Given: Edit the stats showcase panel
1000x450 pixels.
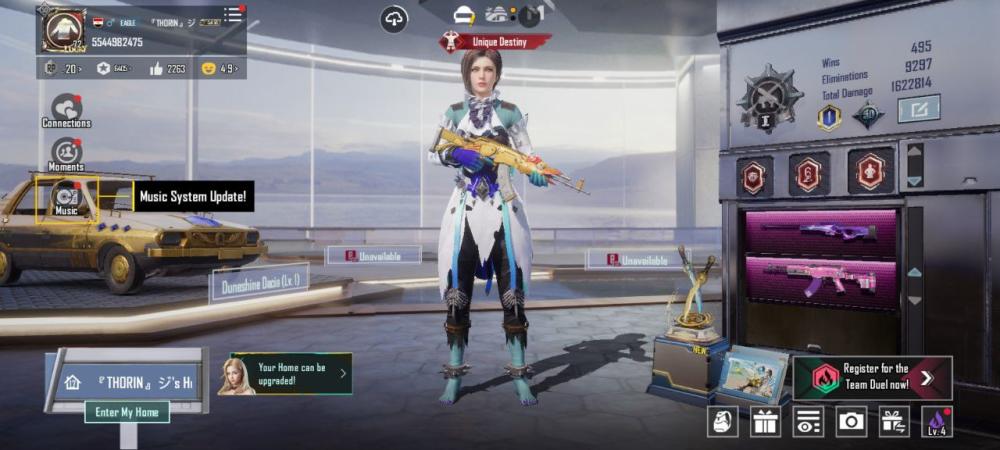Looking at the screenshot, I should pos(918,108).
